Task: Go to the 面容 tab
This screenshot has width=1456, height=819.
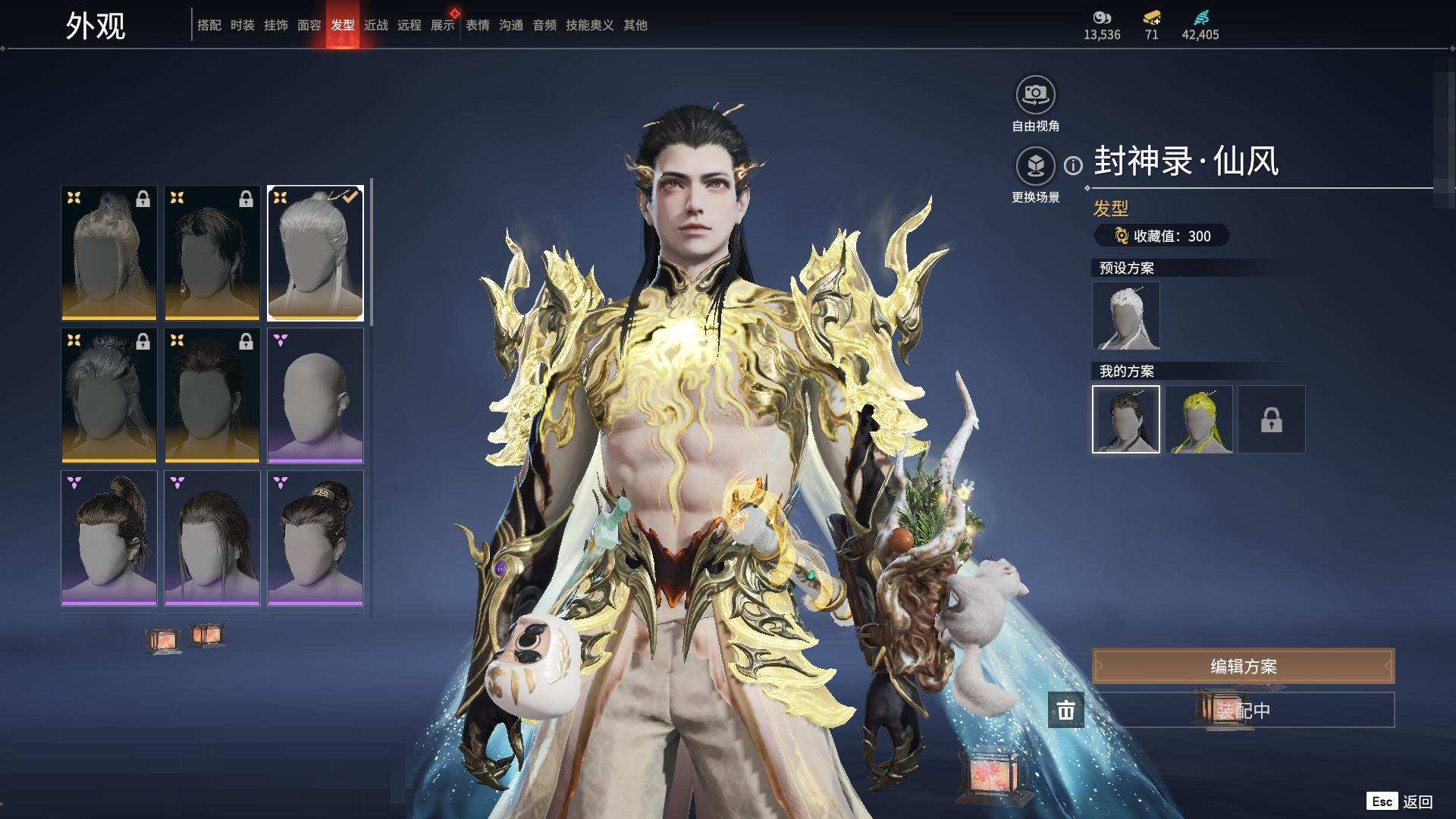Action: tap(309, 25)
